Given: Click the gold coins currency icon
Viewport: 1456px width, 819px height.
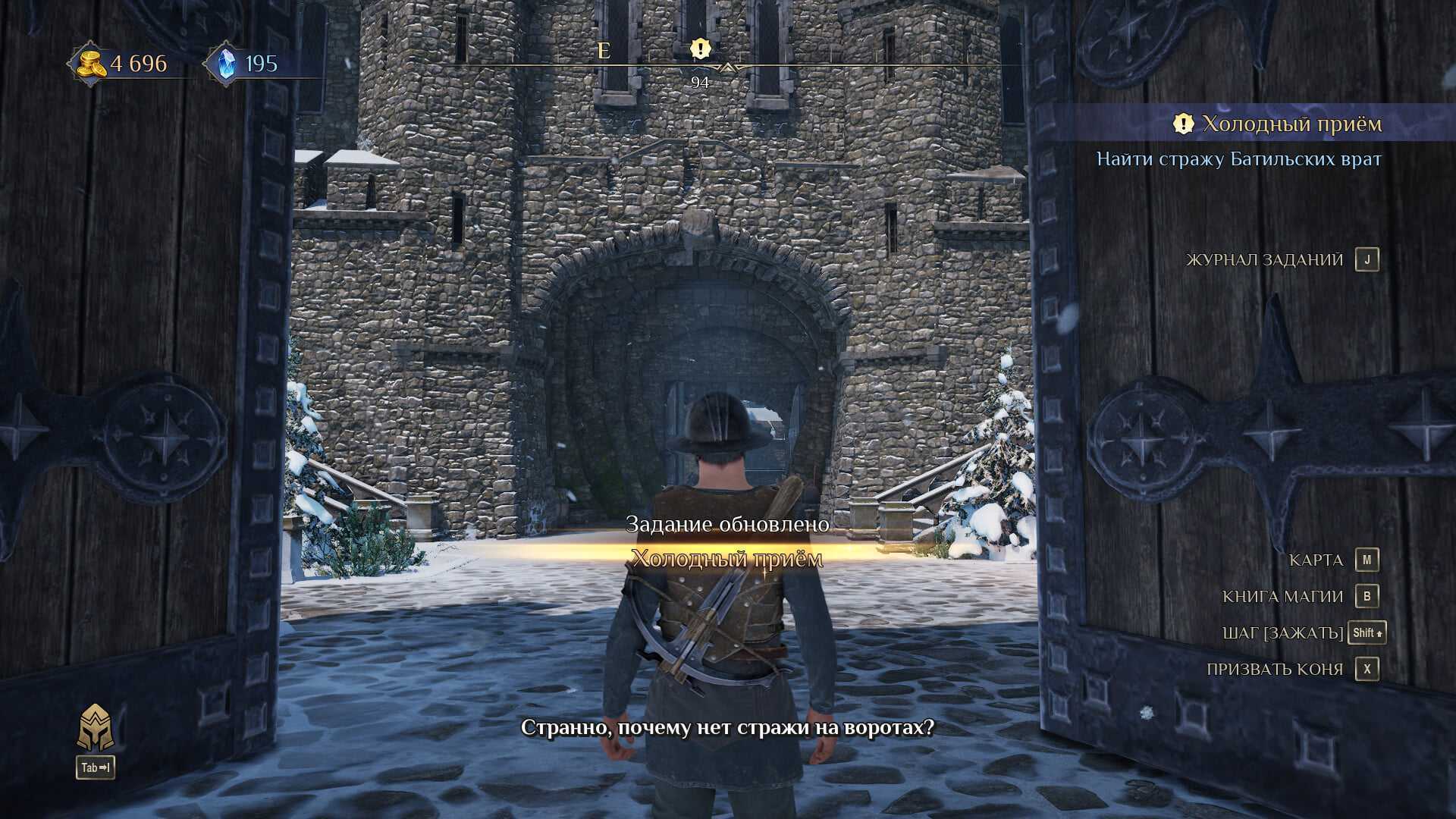Looking at the screenshot, I should point(91,64).
